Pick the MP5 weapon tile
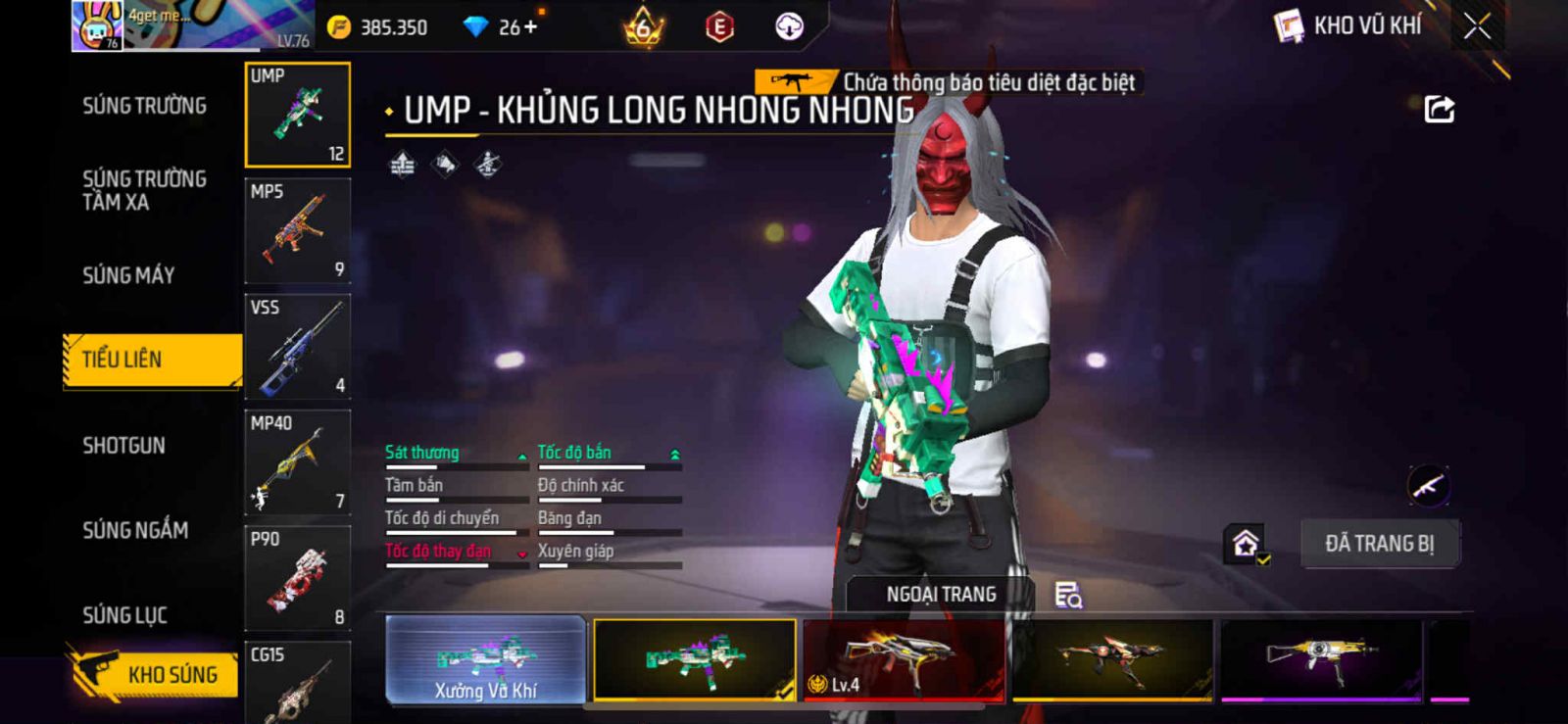Image resolution: width=1568 pixels, height=724 pixels. (x=297, y=231)
